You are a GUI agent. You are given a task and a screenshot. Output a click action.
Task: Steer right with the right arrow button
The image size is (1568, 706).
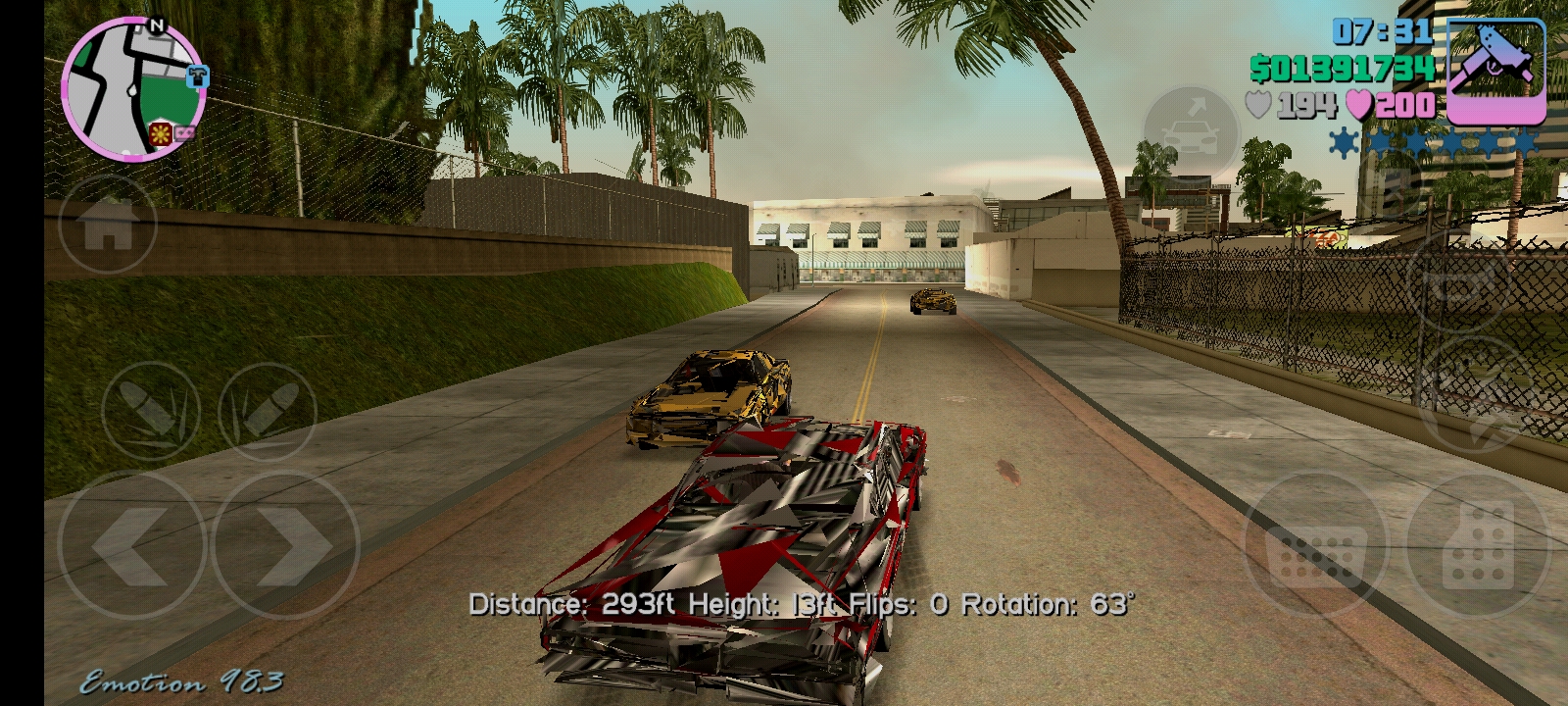point(286,545)
